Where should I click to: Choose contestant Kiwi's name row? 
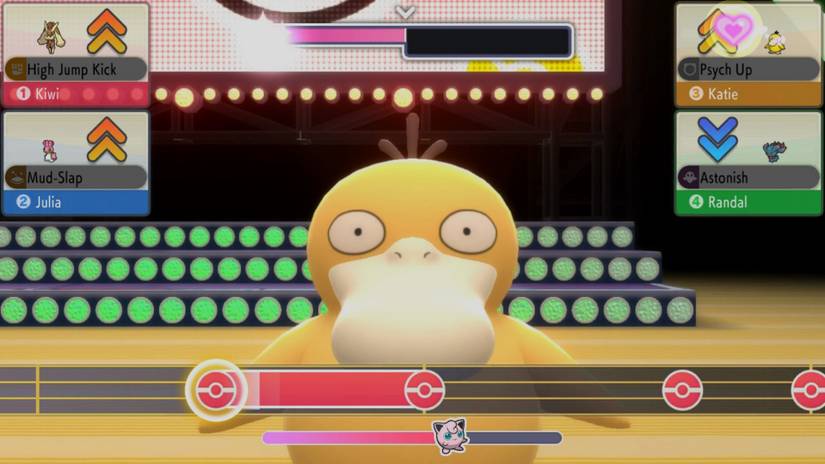click(75, 94)
